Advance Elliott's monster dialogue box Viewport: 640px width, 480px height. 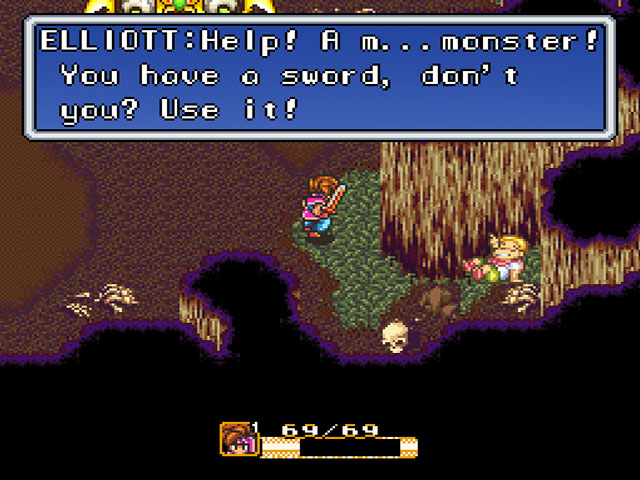(x=319, y=76)
